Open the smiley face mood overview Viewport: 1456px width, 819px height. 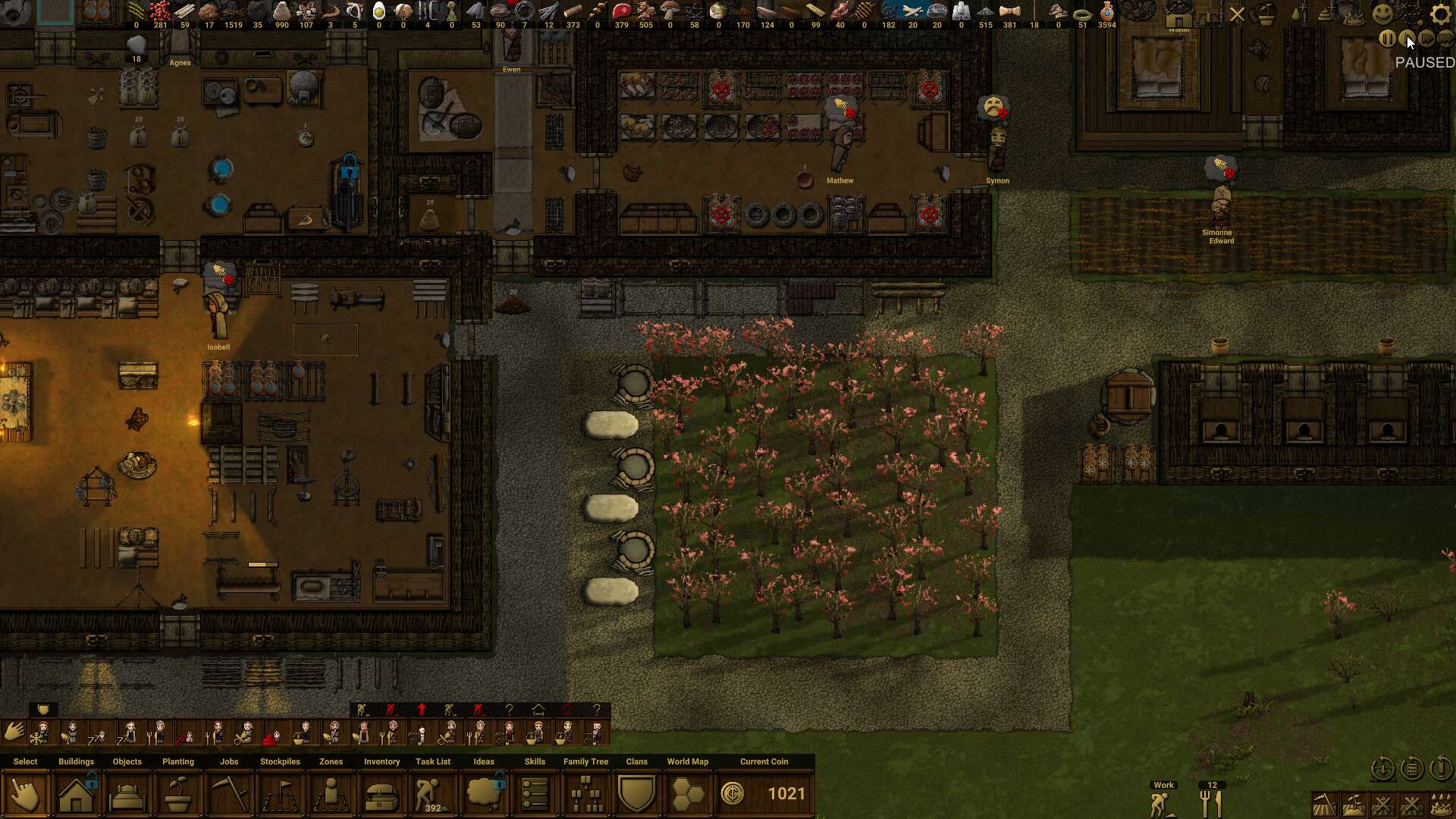[1383, 14]
